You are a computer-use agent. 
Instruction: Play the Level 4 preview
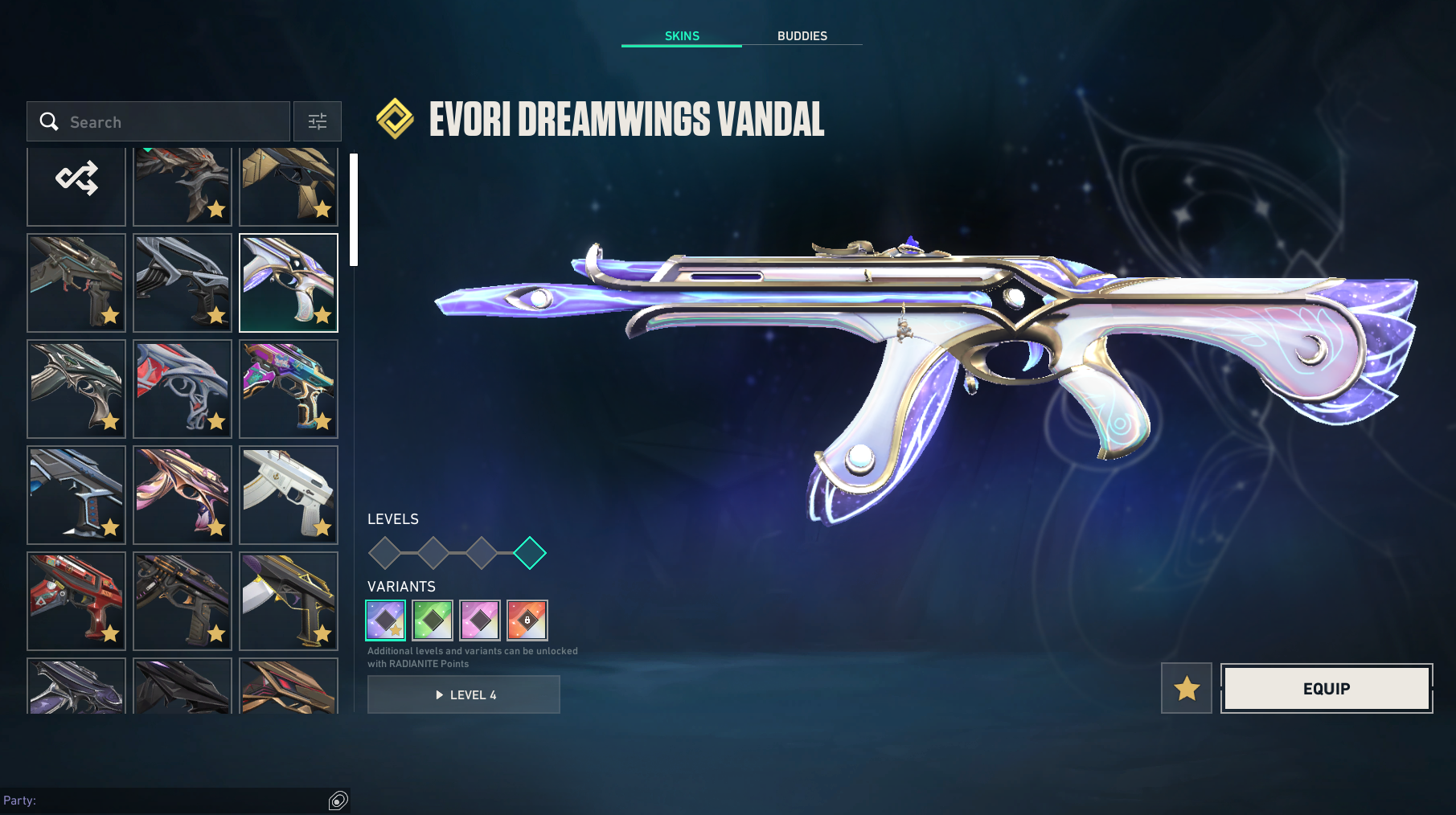coord(464,695)
